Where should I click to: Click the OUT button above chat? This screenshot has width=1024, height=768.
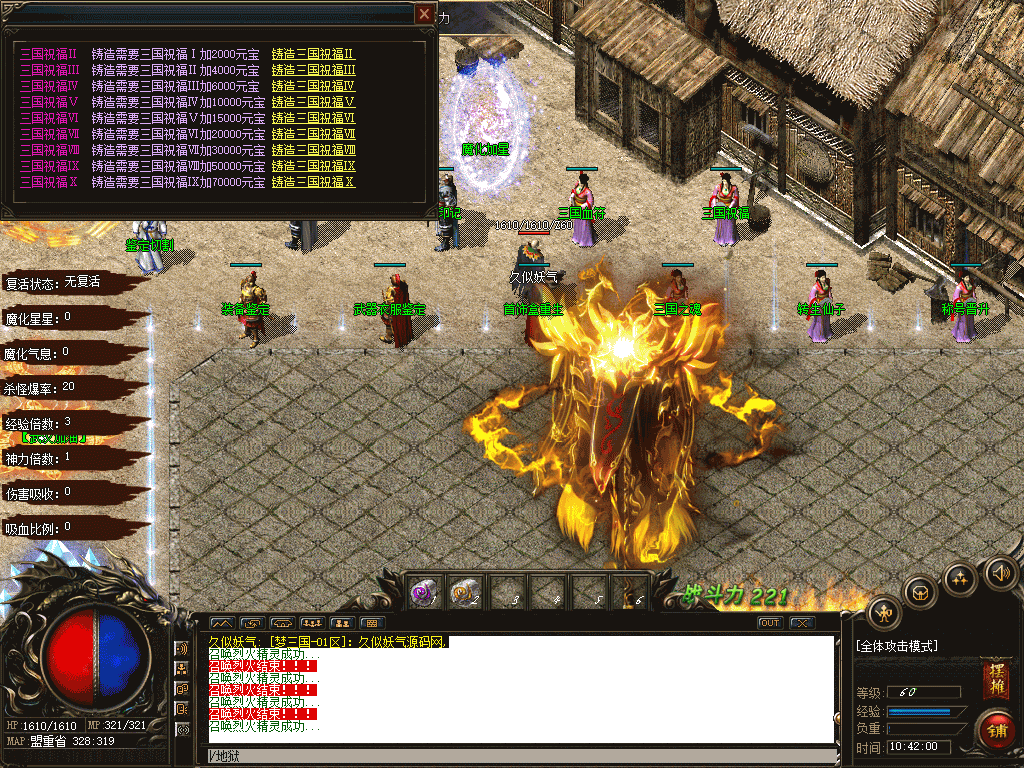coord(769,623)
